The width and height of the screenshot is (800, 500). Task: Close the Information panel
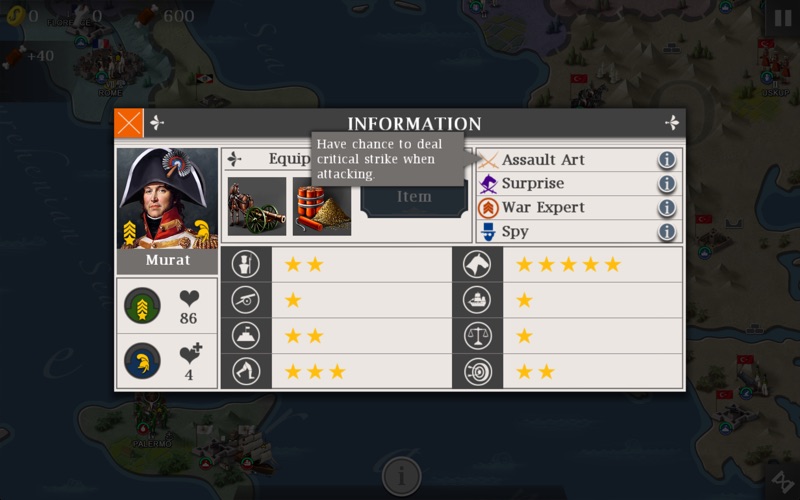pyautogui.click(x=129, y=123)
